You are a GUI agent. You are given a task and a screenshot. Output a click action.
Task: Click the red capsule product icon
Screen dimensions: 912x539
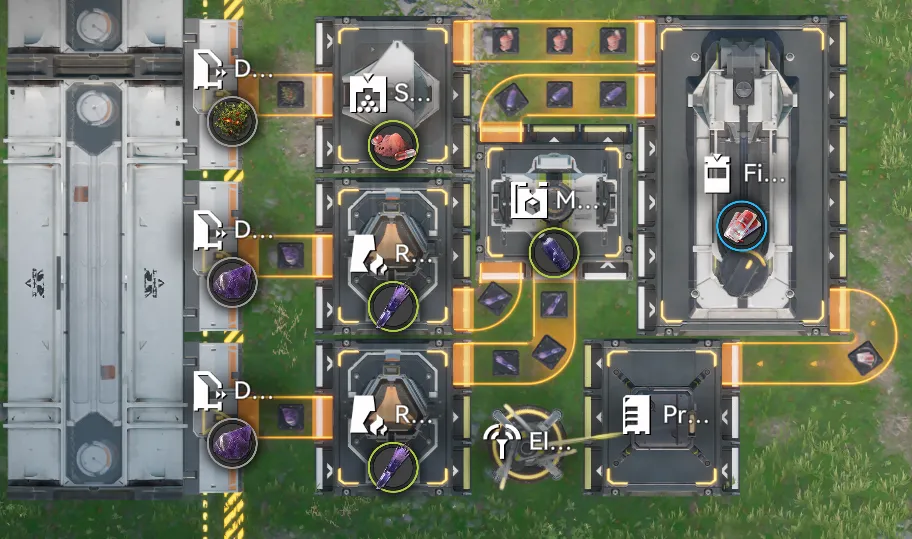tap(741, 226)
